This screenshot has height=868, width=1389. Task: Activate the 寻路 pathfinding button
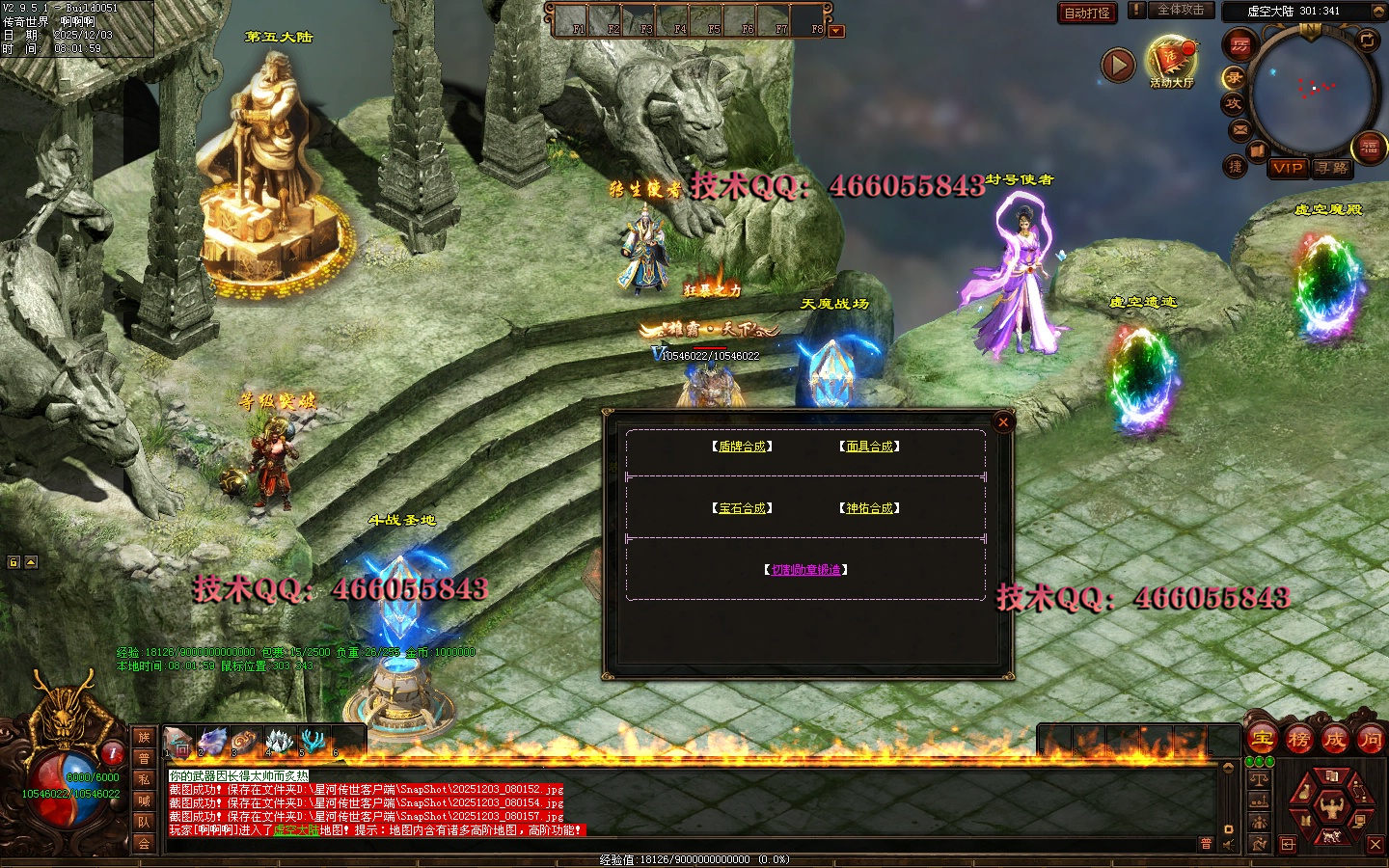(x=1332, y=168)
